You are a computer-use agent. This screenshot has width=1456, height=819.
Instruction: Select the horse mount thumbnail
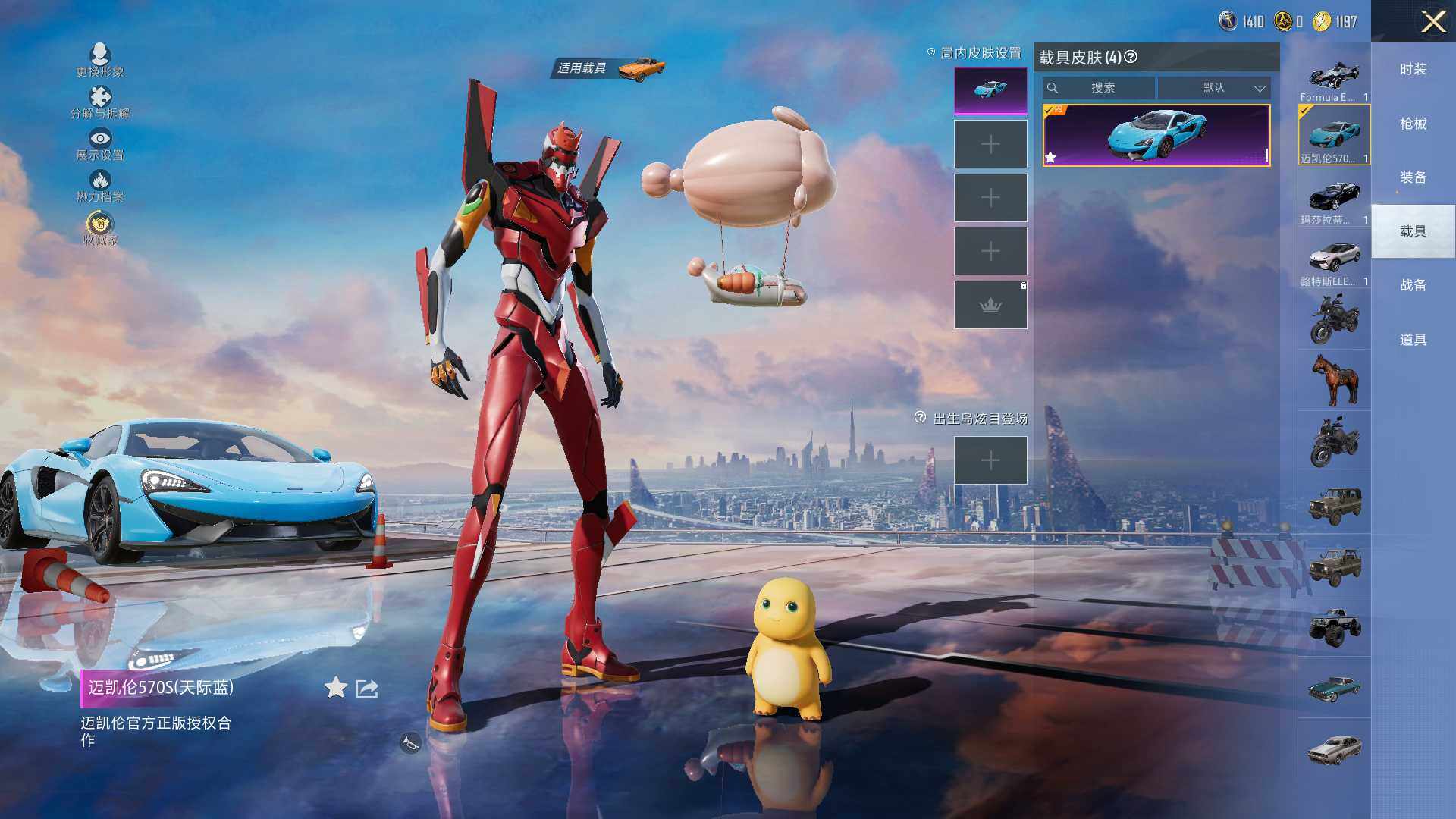point(1334,380)
